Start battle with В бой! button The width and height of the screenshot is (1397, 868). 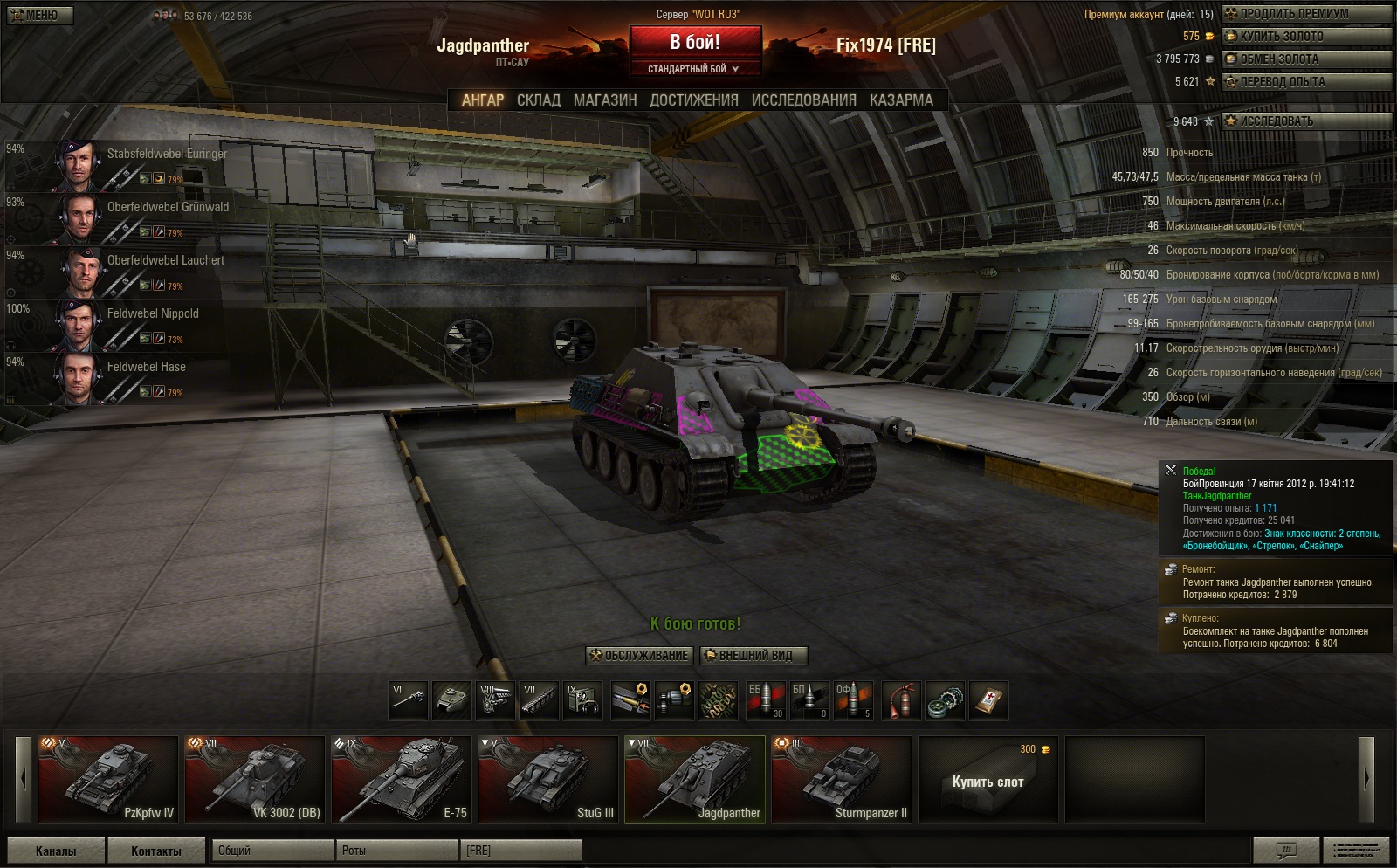pos(695,43)
